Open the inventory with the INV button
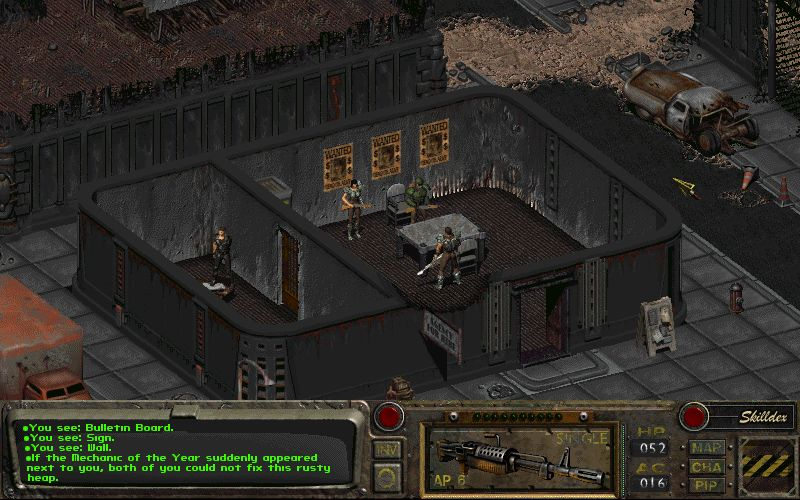Image resolution: width=800 pixels, height=500 pixels. click(x=387, y=449)
